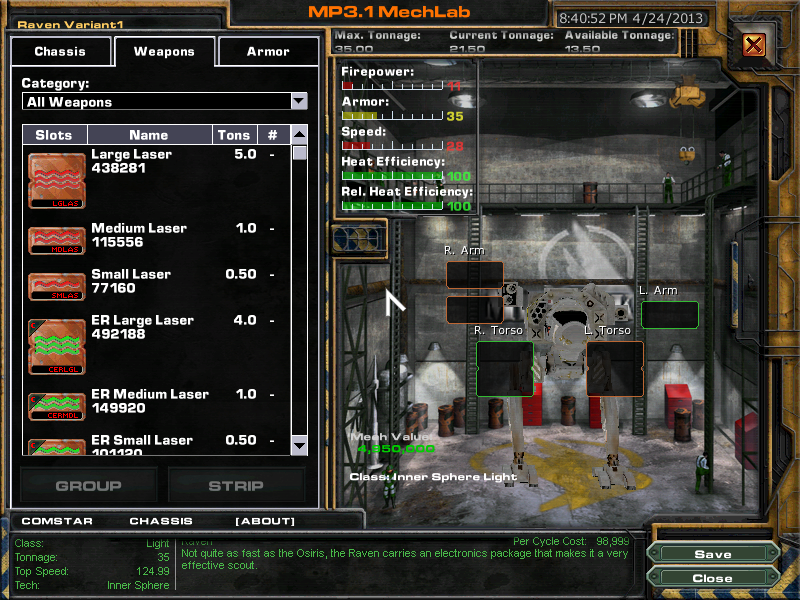This screenshot has height=600, width=800.
Task: Click the weapon list scroll-down arrow
Action: point(299,445)
